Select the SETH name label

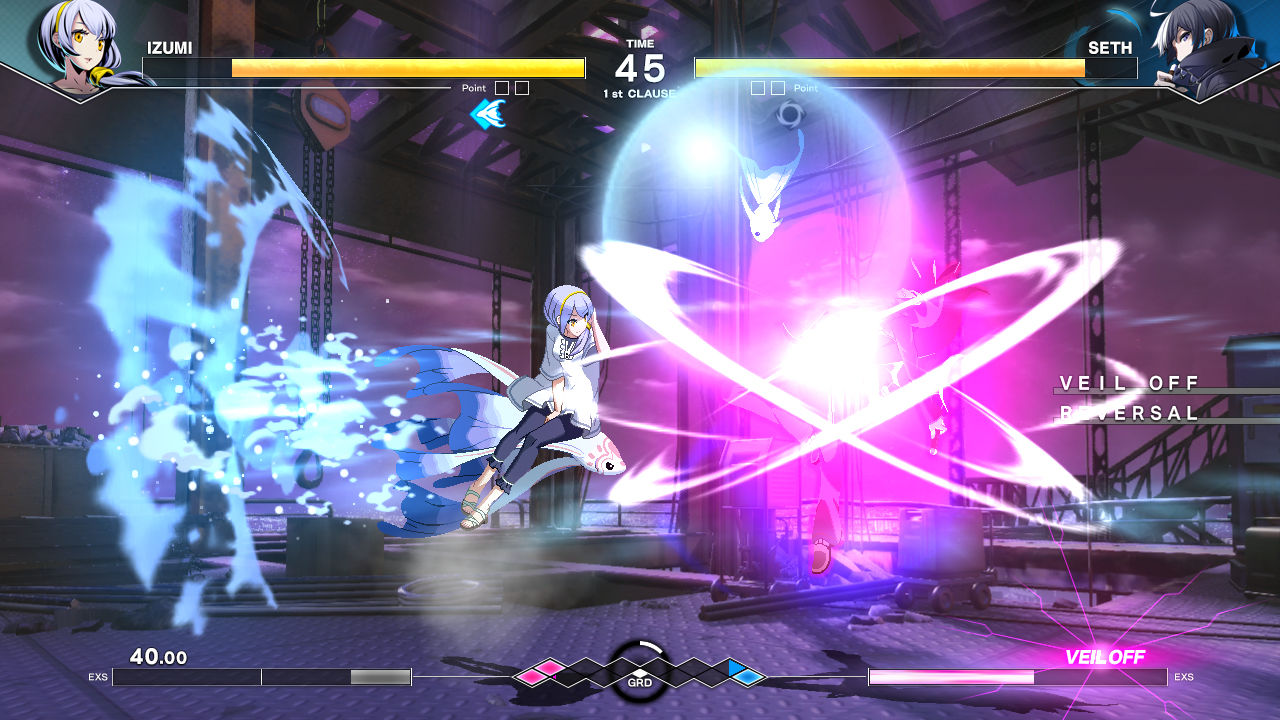(x=1109, y=48)
